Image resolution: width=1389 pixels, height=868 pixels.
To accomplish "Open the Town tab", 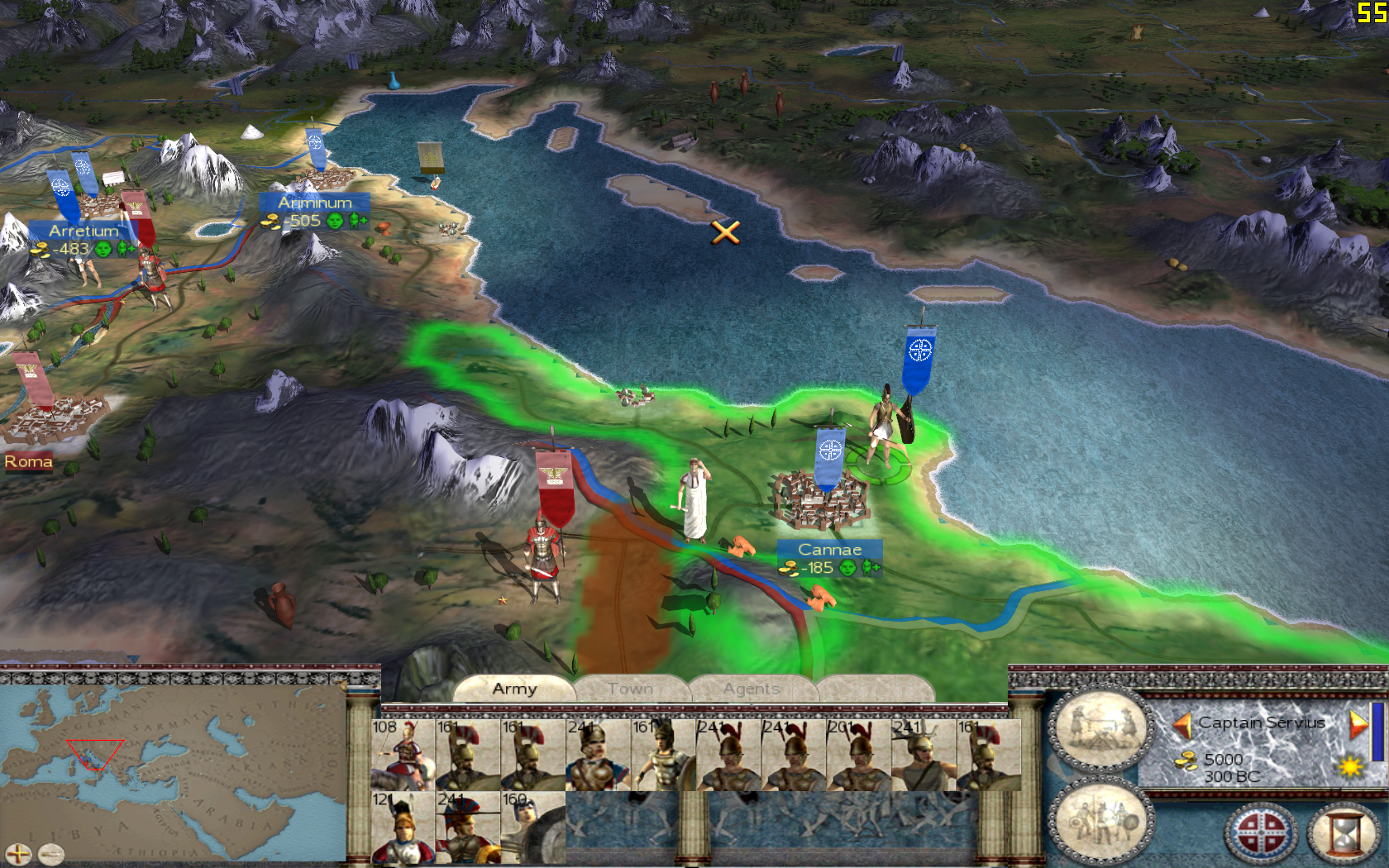I will point(630,689).
